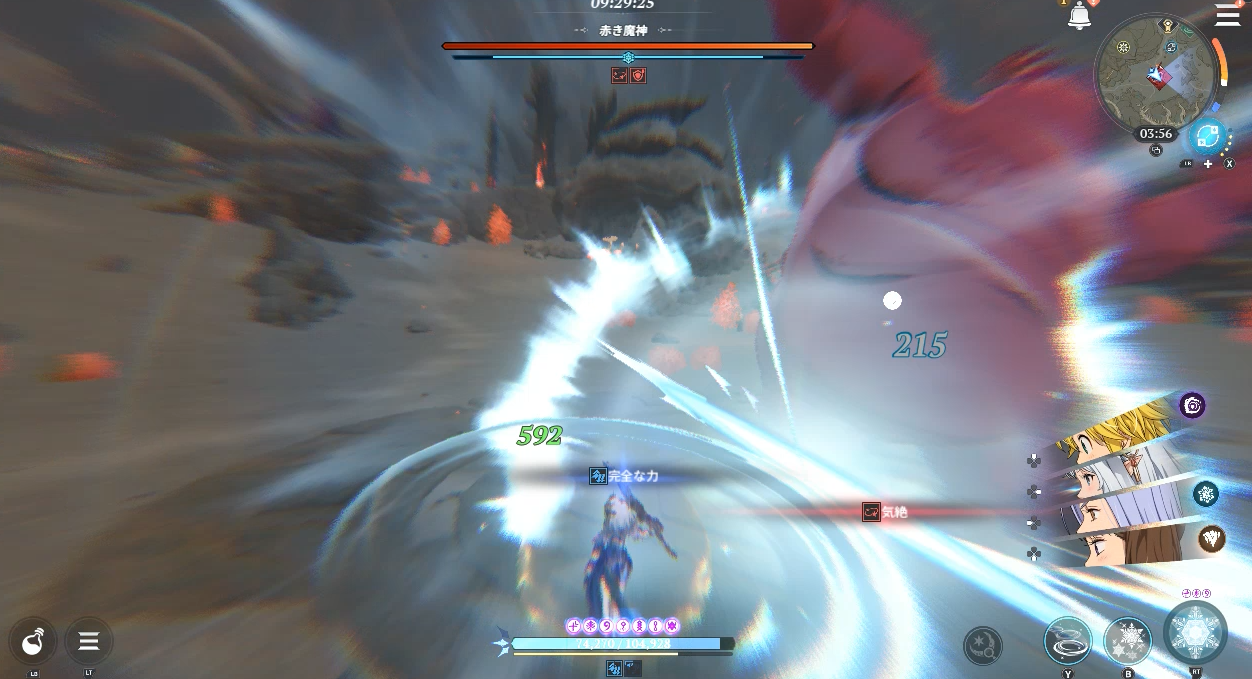This screenshot has height=679, width=1252.
Task: Open the three-line list button beside the potion
Action: (x=89, y=640)
